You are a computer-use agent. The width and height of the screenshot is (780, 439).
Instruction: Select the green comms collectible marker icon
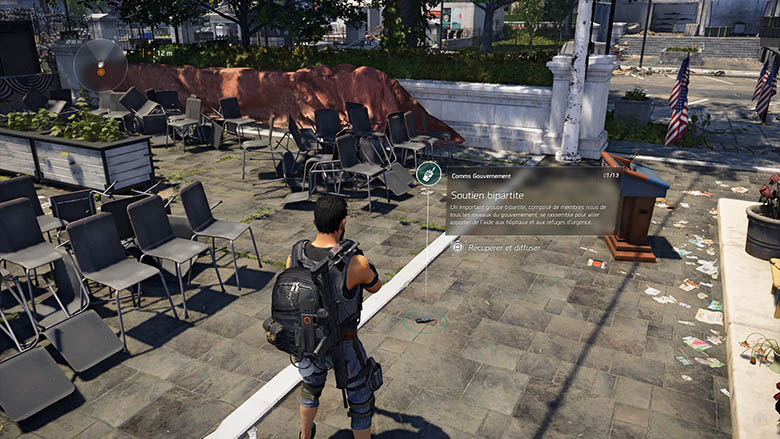[x=428, y=173]
